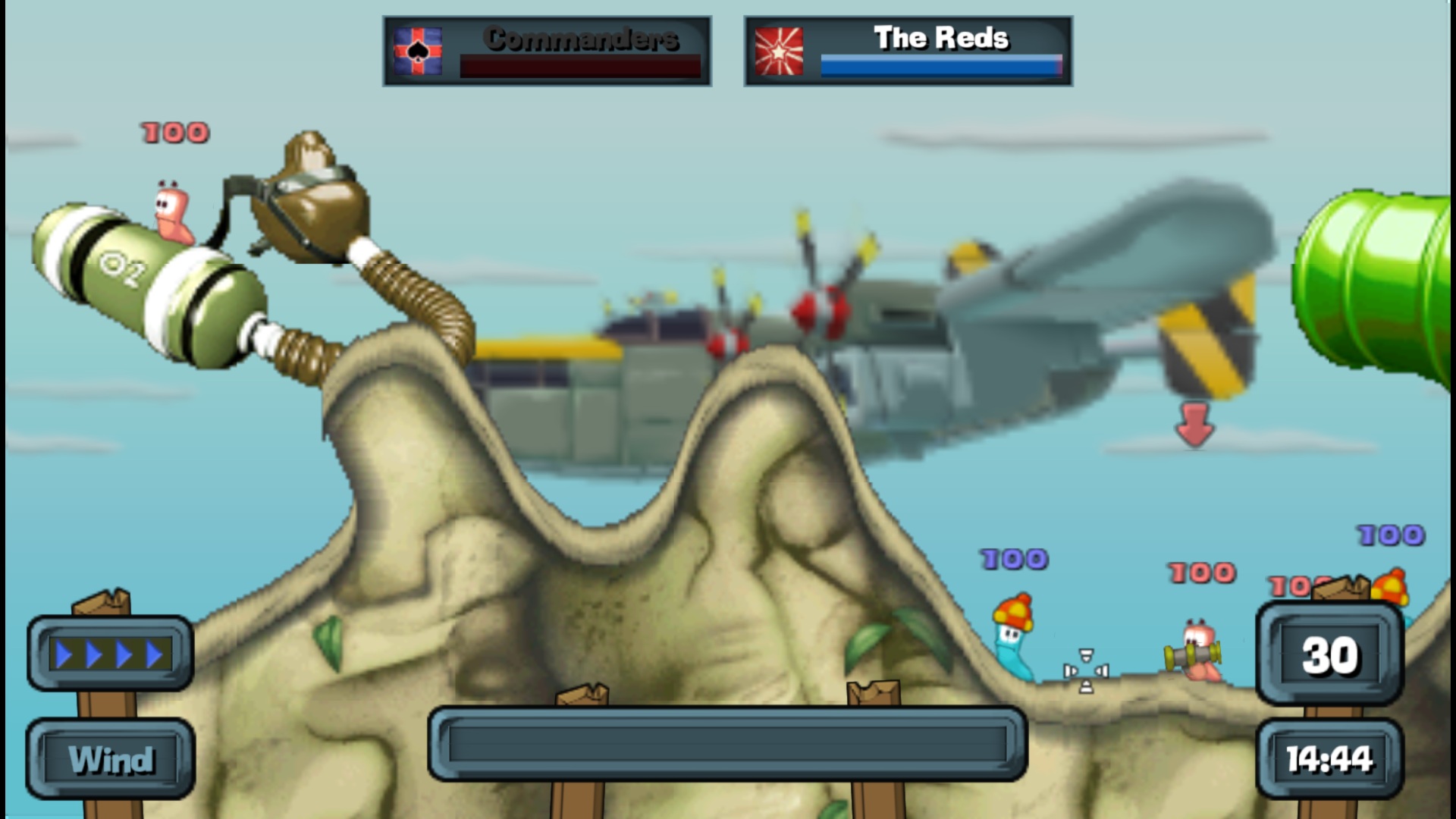Tap the white aiming crosshair reticle
The width and height of the screenshot is (1456, 819).
pyautogui.click(x=1086, y=670)
